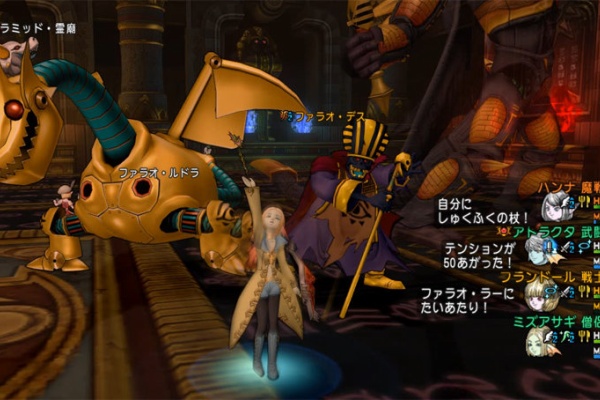Select party member アトラクタ's portrait
The image size is (600, 400).
pyautogui.click(x=540, y=253)
